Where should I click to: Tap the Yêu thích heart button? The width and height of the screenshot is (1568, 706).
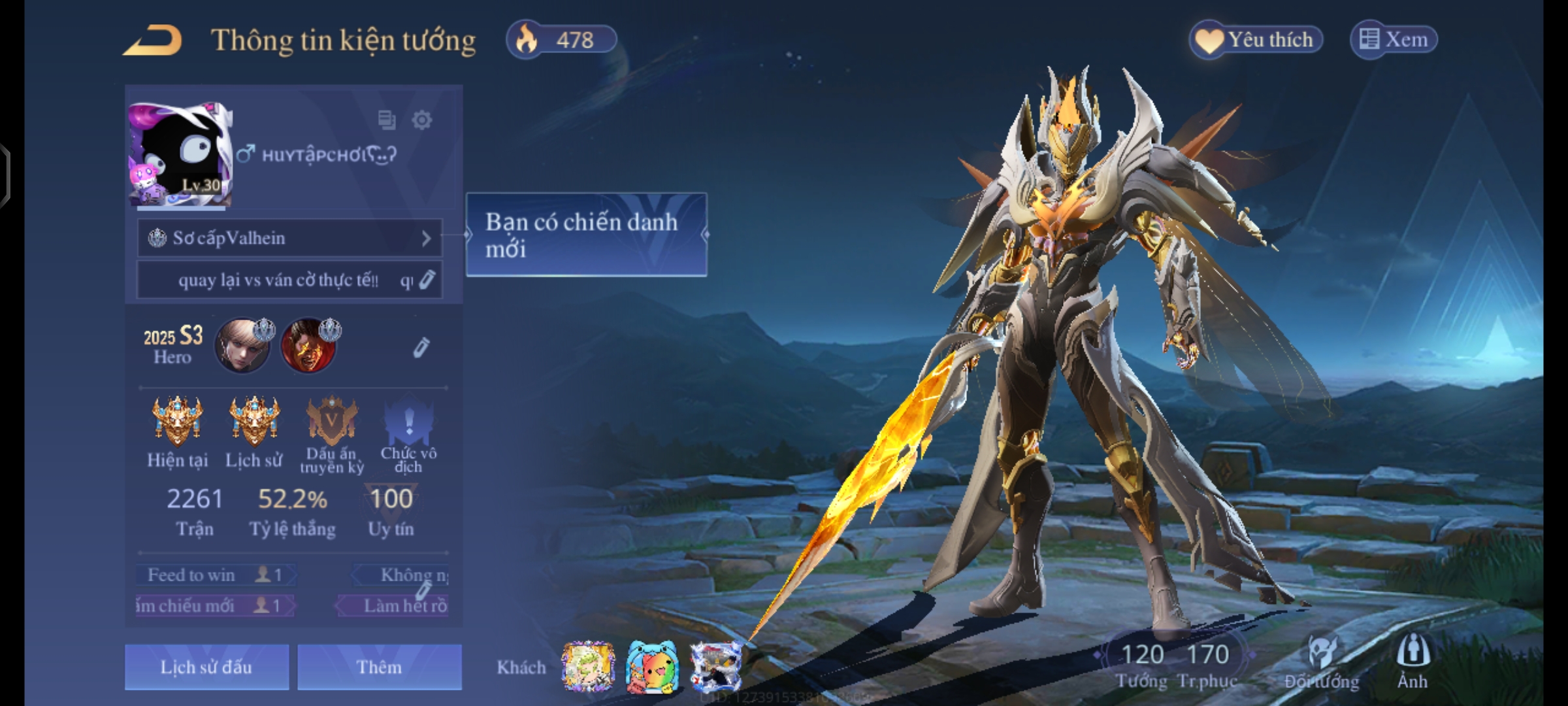(x=1256, y=40)
